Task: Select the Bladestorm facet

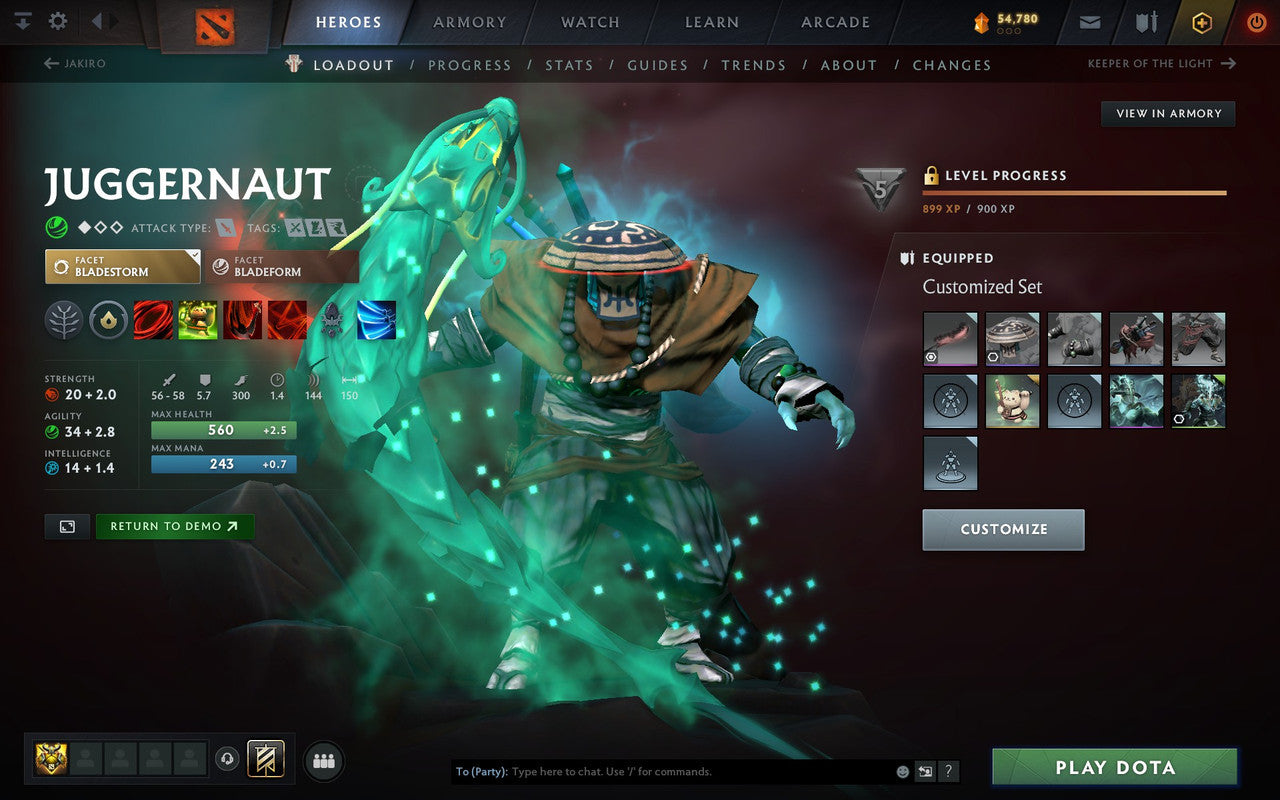Action: tap(122, 266)
